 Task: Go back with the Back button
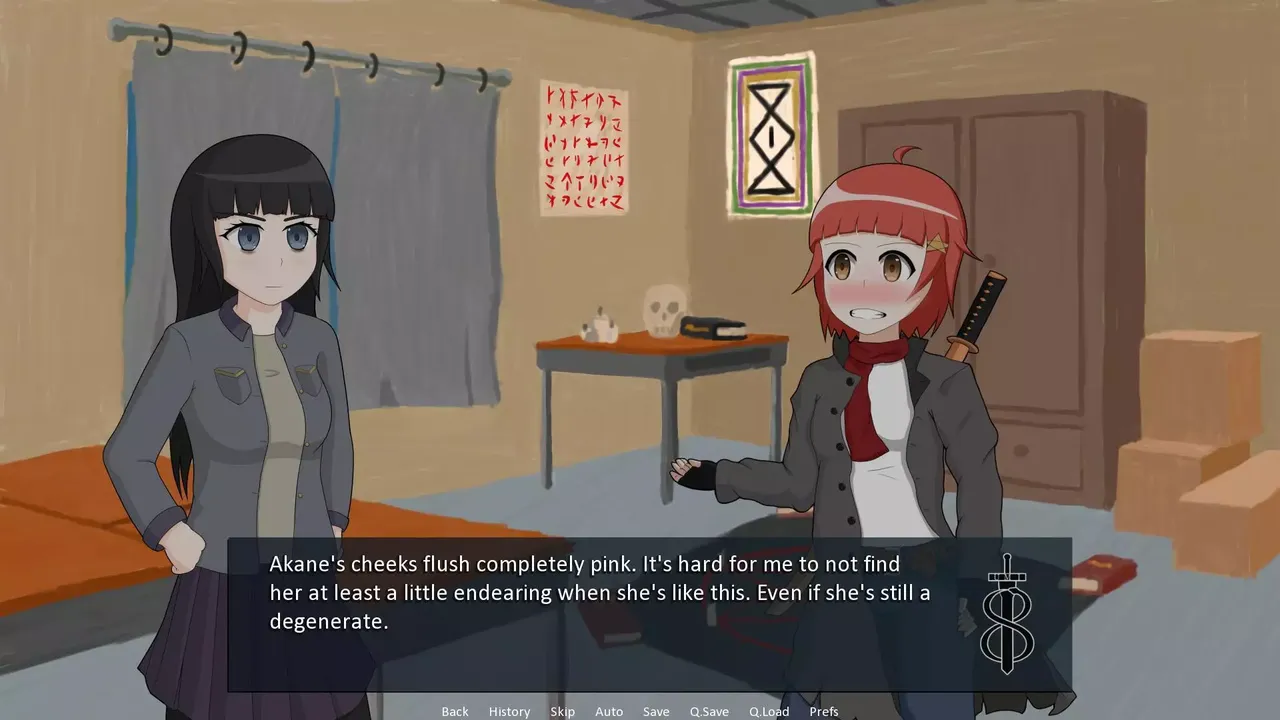(x=455, y=711)
